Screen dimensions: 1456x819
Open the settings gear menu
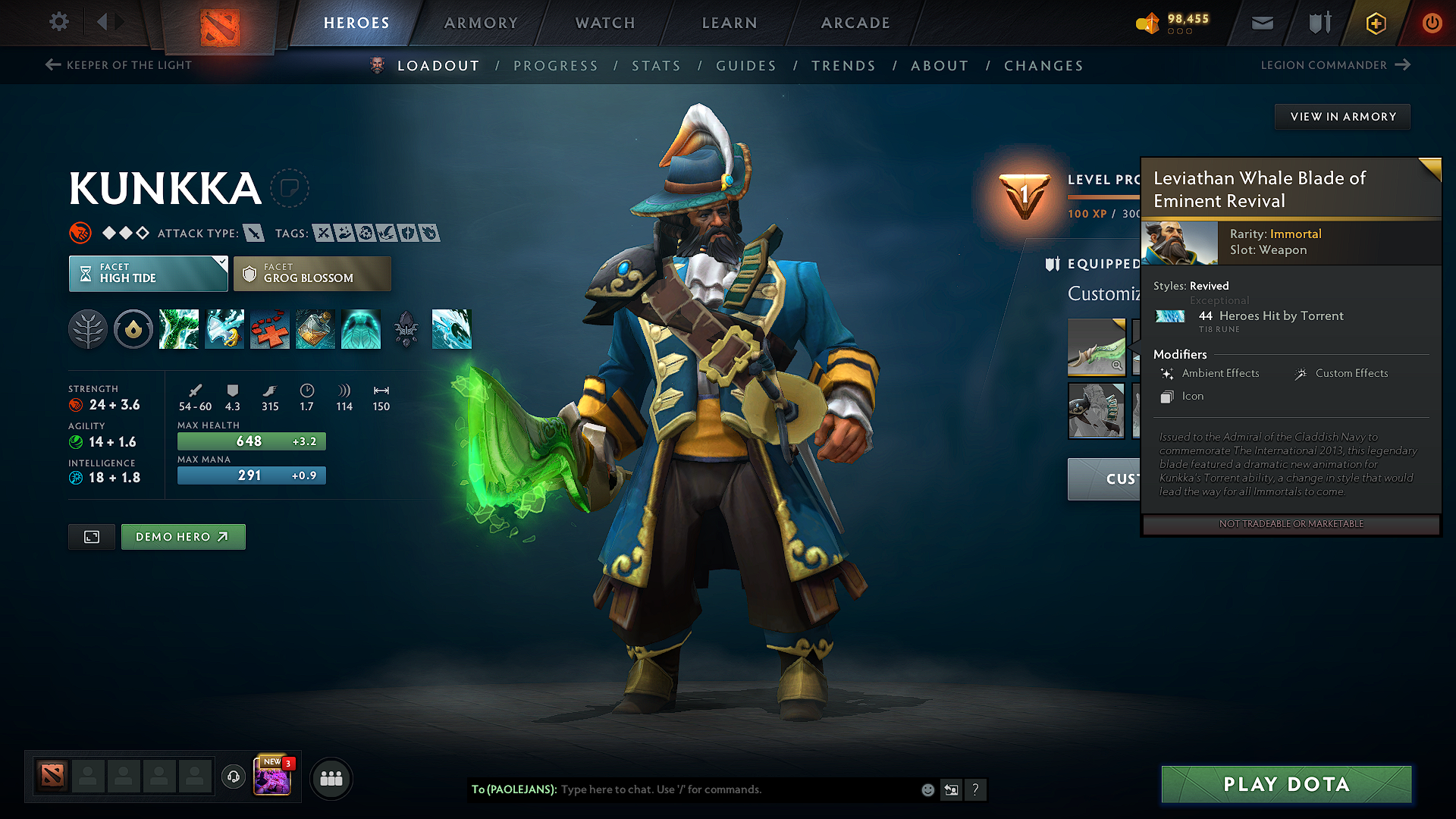(58, 22)
